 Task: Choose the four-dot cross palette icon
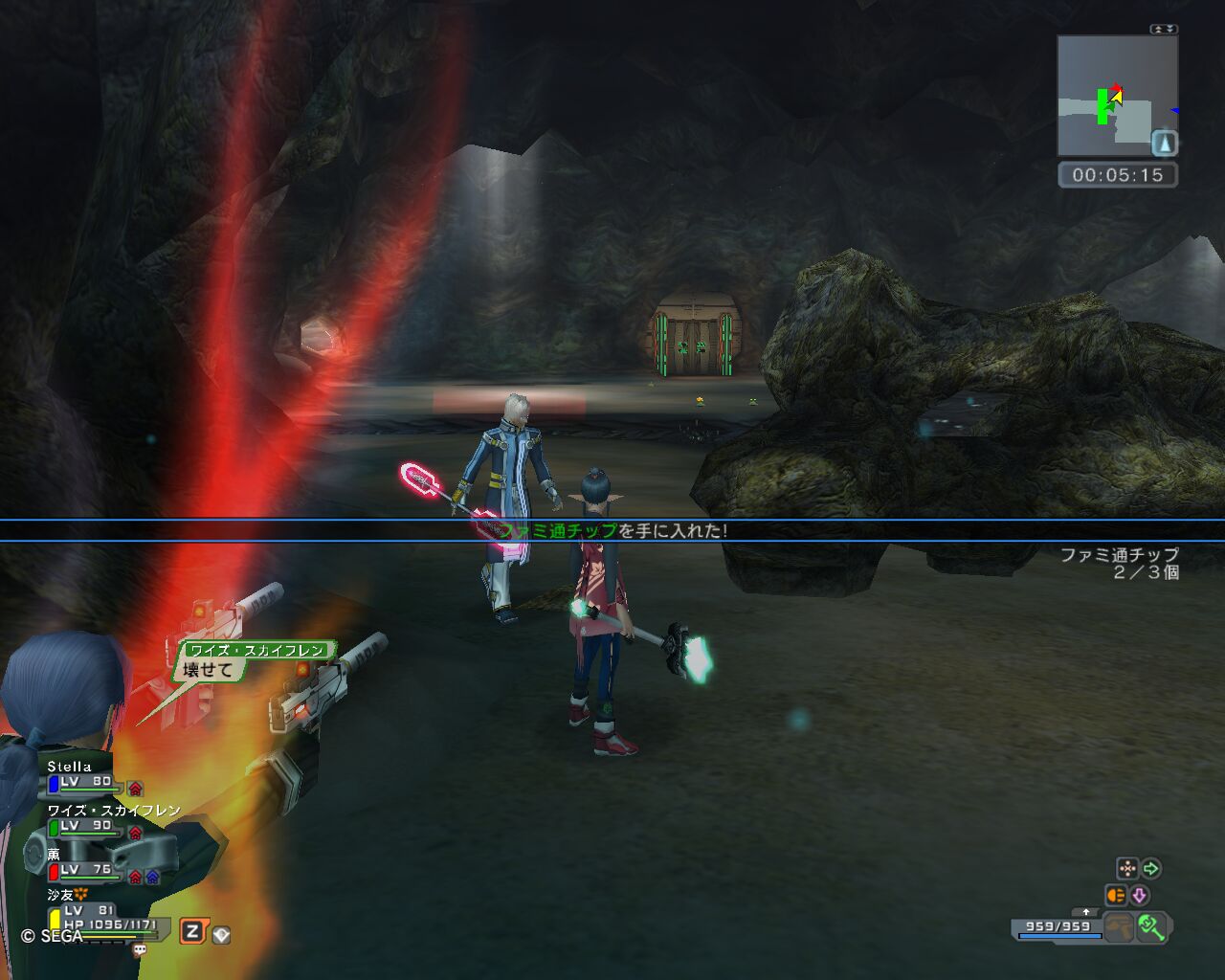coord(1127,869)
